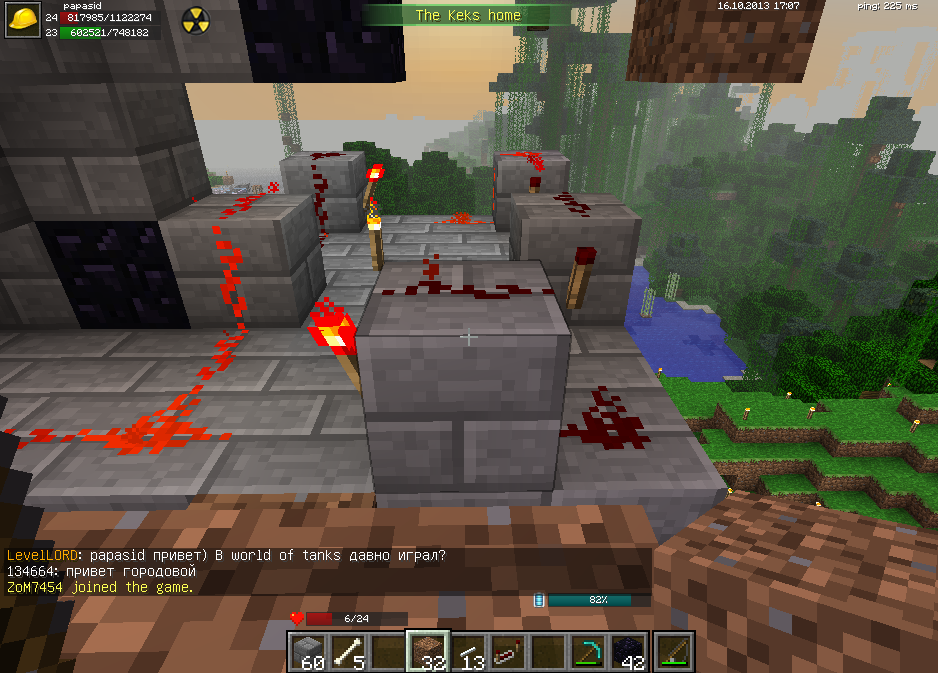Image resolution: width=938 pixels, height=673 pixels.
Task: Select the stone slab stack of 60
Action: [310, 652]
